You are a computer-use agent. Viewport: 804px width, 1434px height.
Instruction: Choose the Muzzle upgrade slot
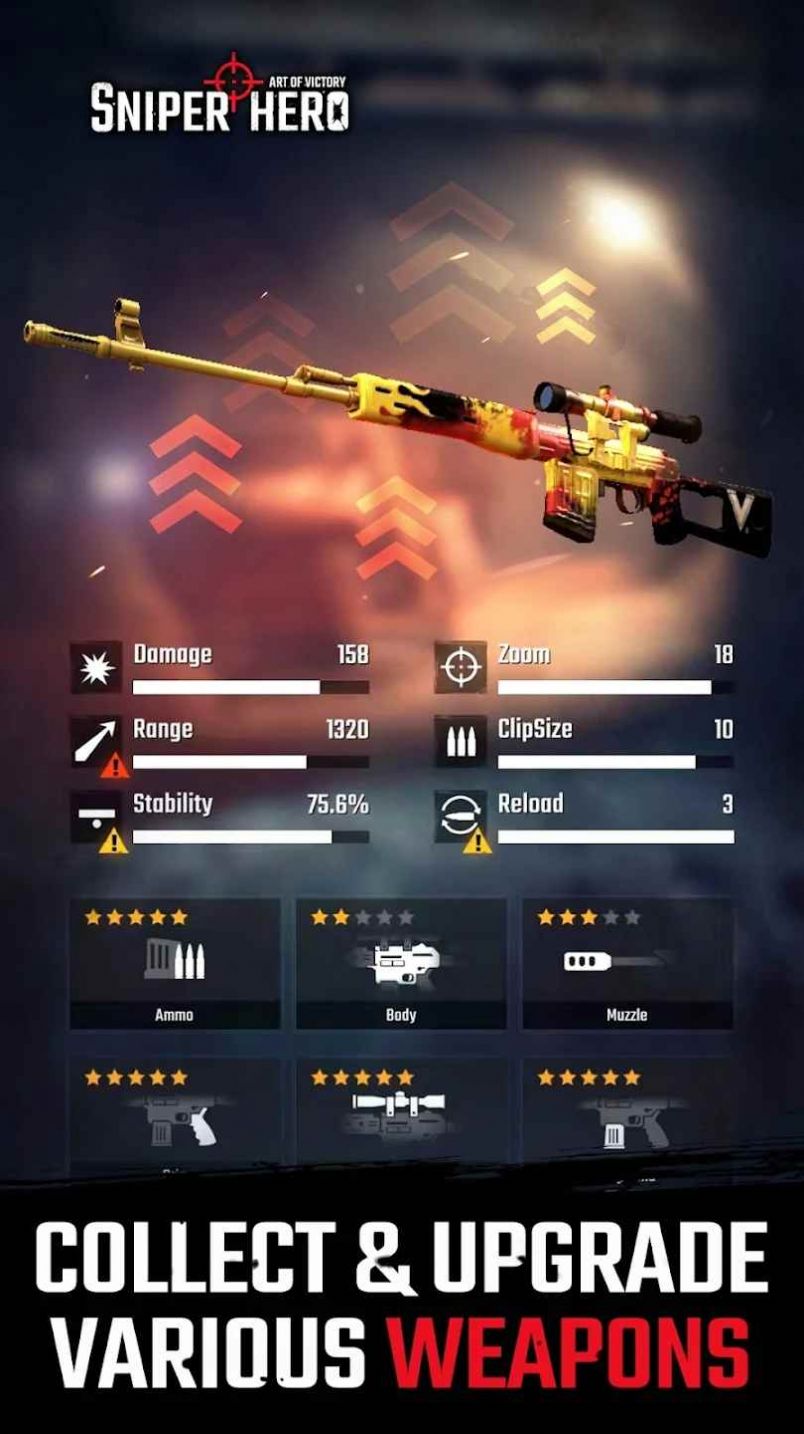tap(627, 964)
